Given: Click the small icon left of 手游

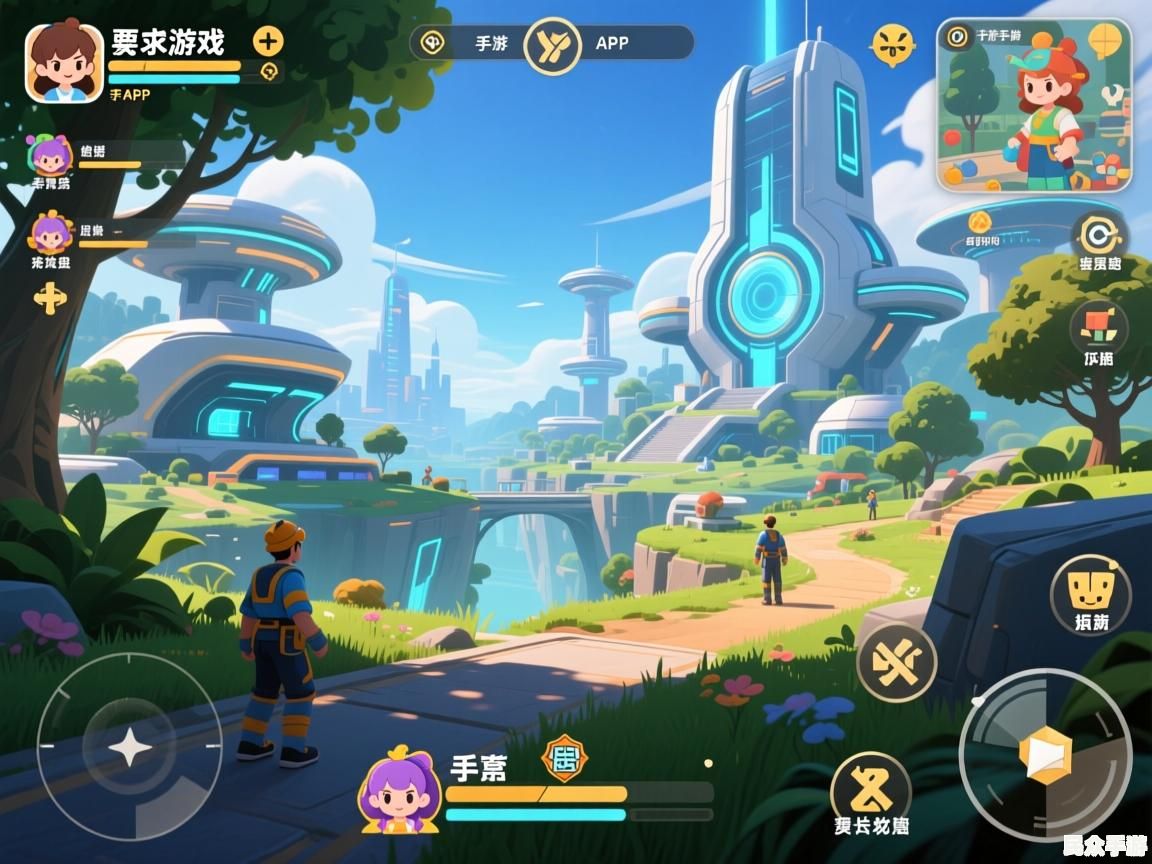Looking at the screenshot, I should pyautogui.click(x=432, y=44).
